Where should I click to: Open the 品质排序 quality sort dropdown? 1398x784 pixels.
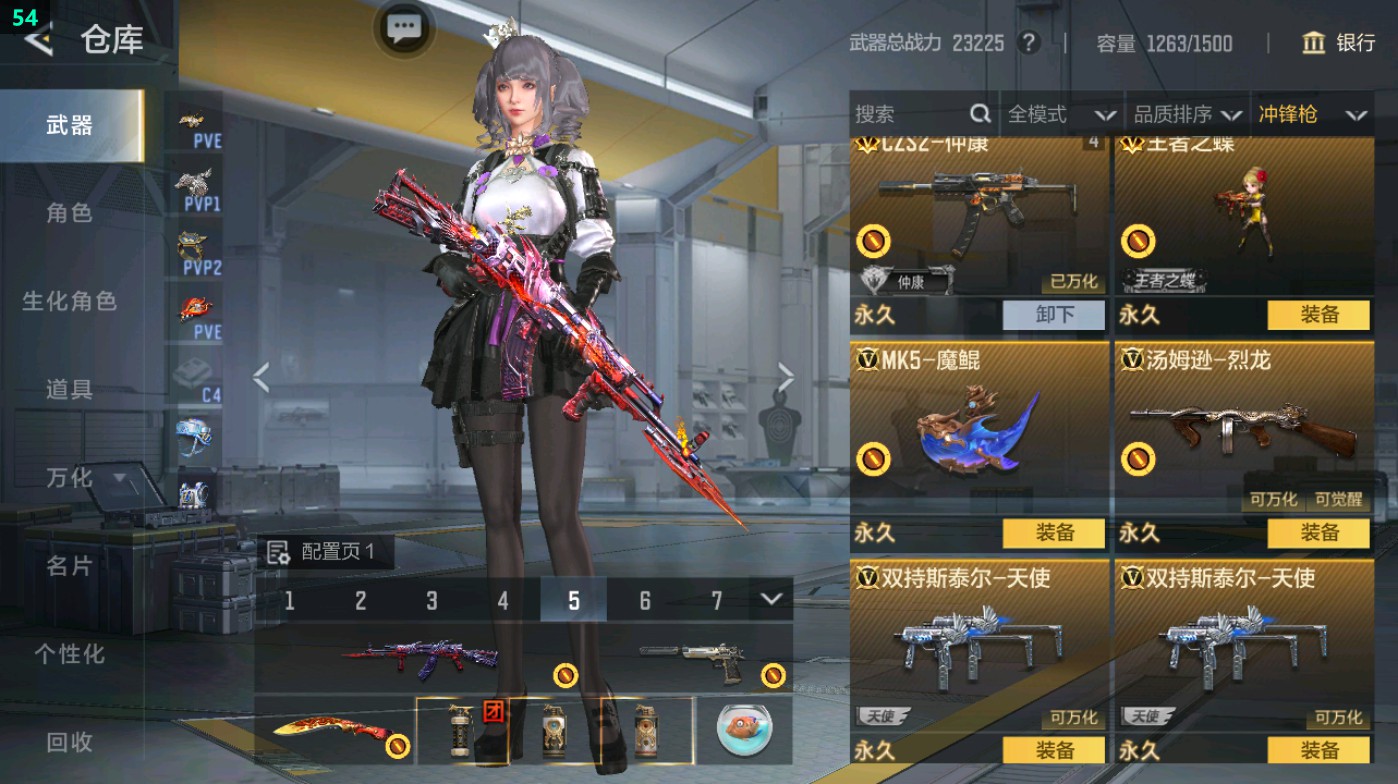point(1188,114)
